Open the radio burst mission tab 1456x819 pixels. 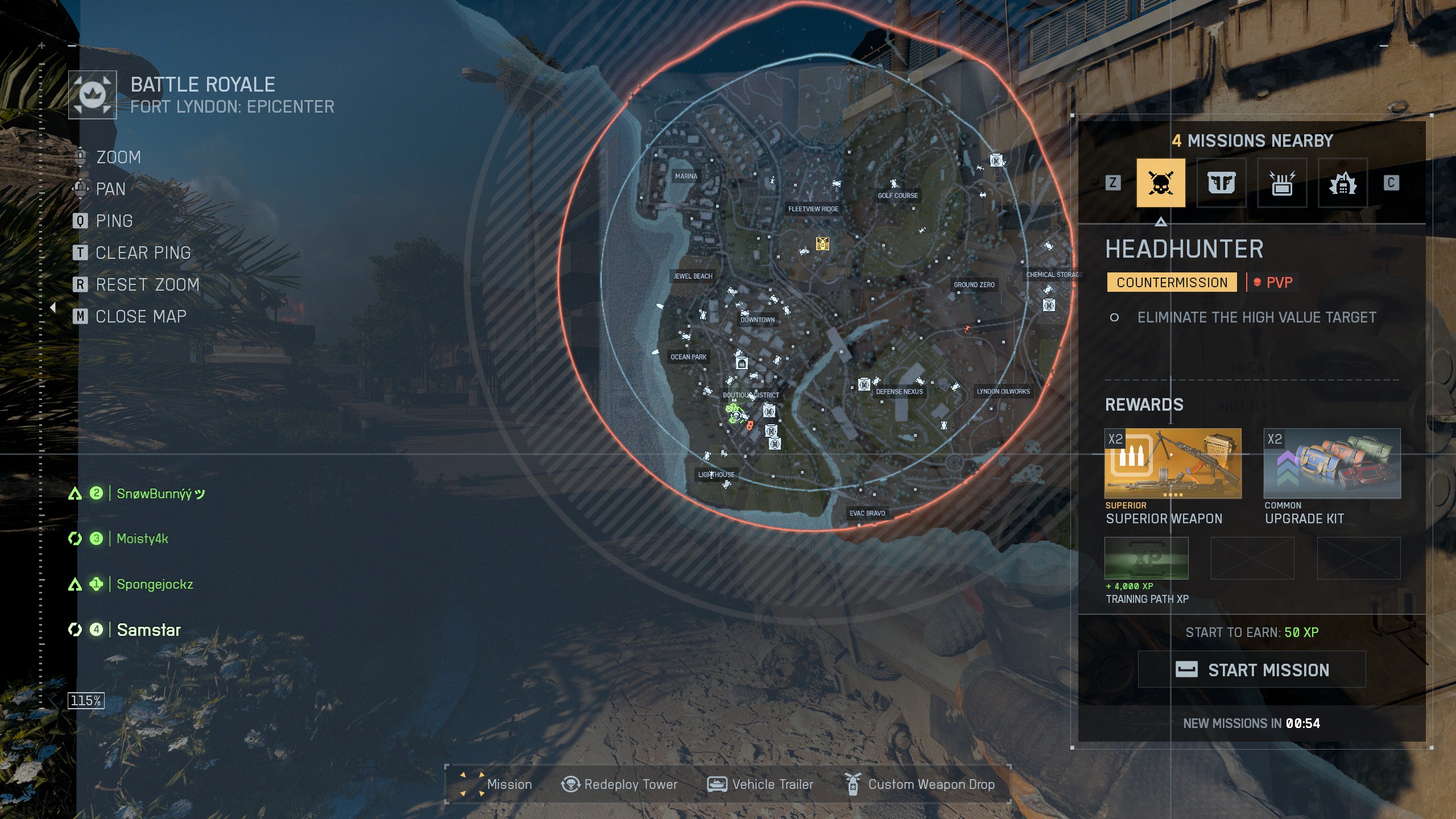click(x=1342, y=183)
